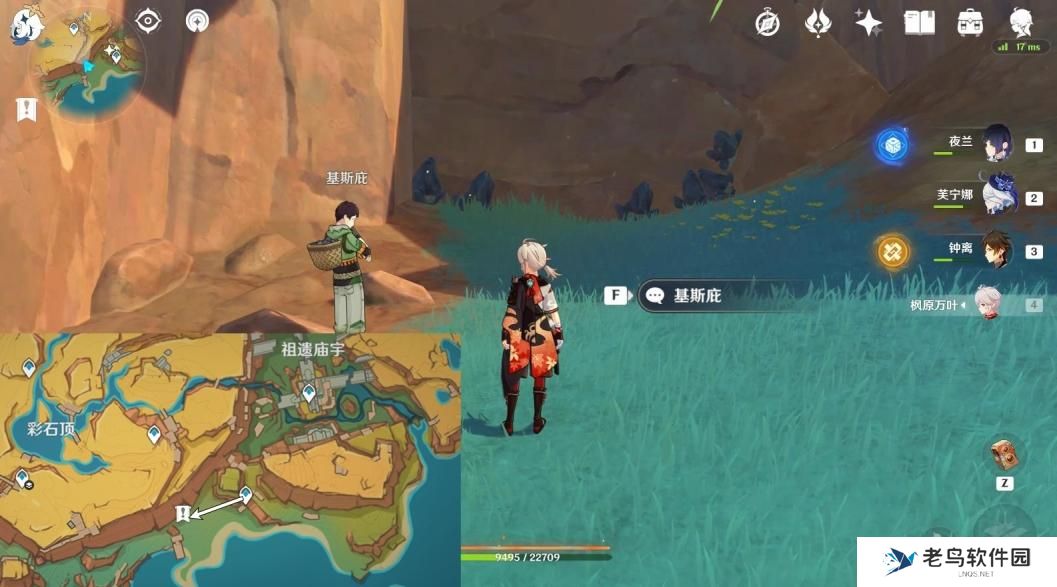Talk to 基斯庇 via the dialogue prompt
The height and width of the screenshot is (587, 1057).
pos(697,296)
